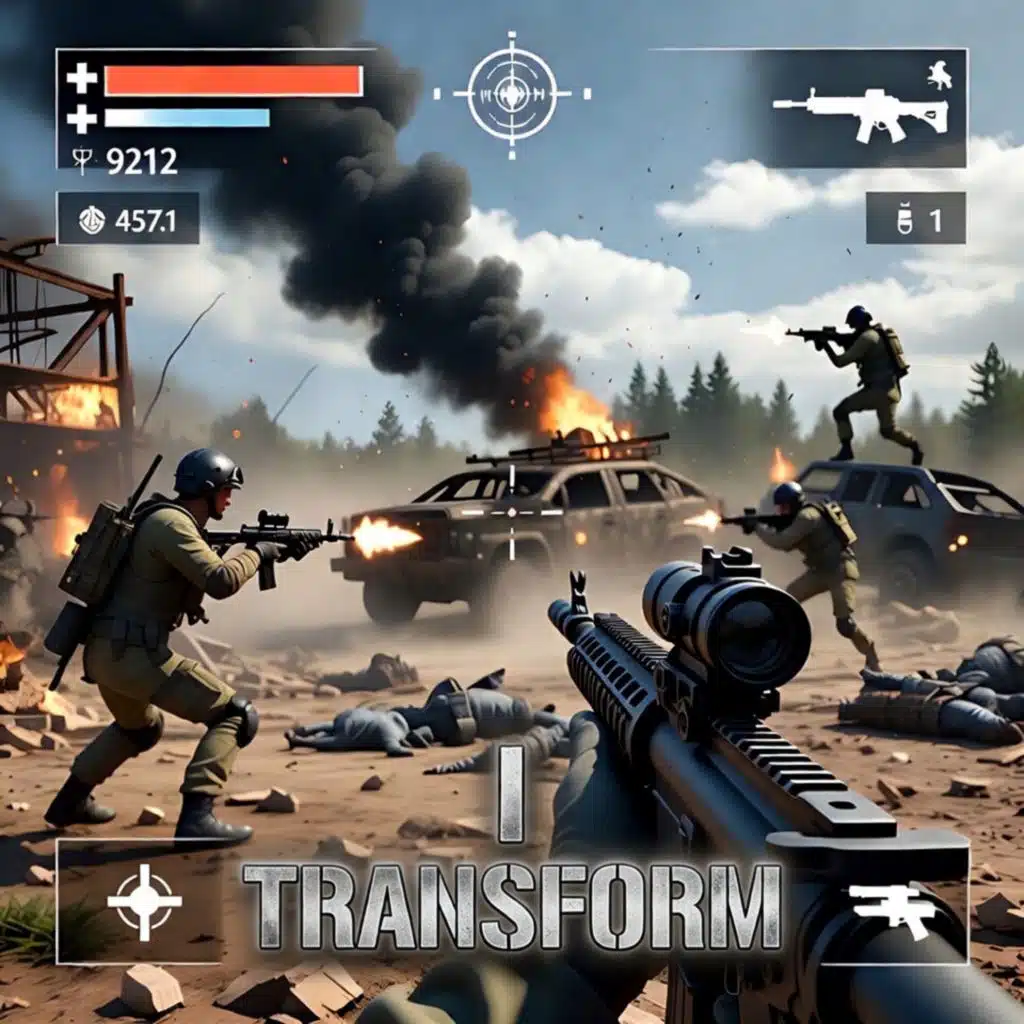Select the grenade count slot
The width and height of the screenshot is (1024, 1024).
click(915, 219)
